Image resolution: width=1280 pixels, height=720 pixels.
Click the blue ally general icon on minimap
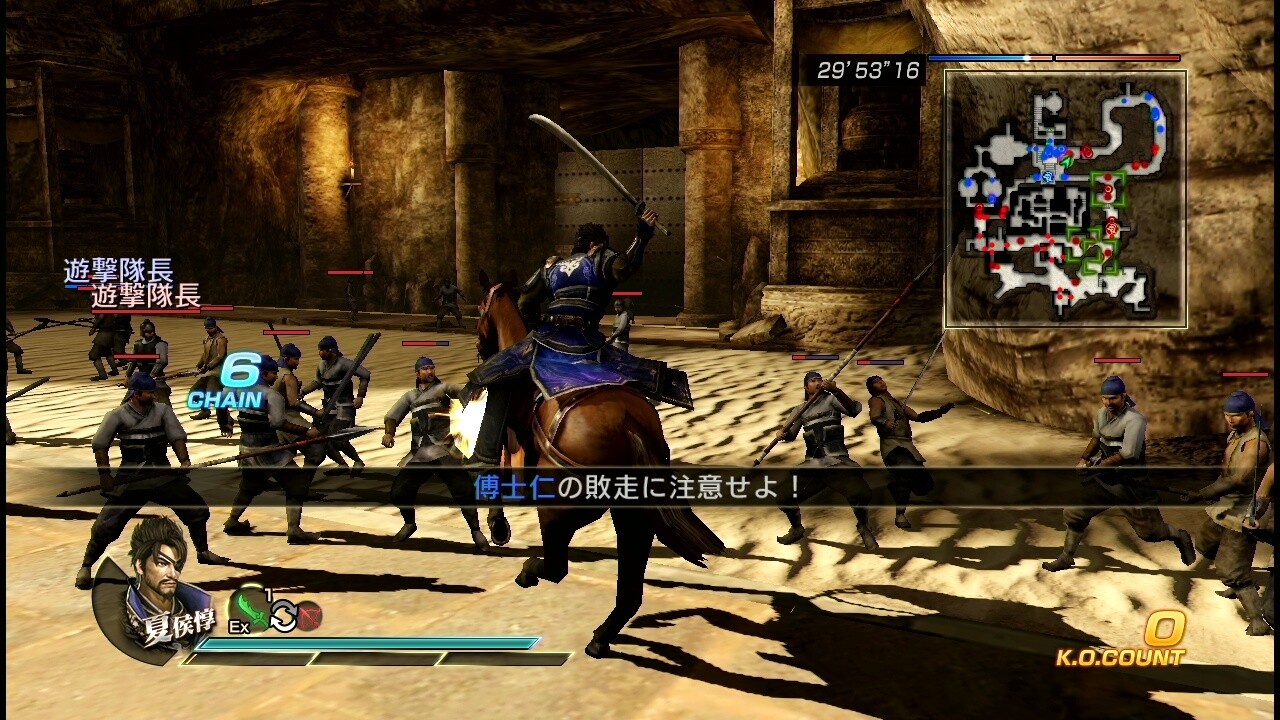(1046, 177)
